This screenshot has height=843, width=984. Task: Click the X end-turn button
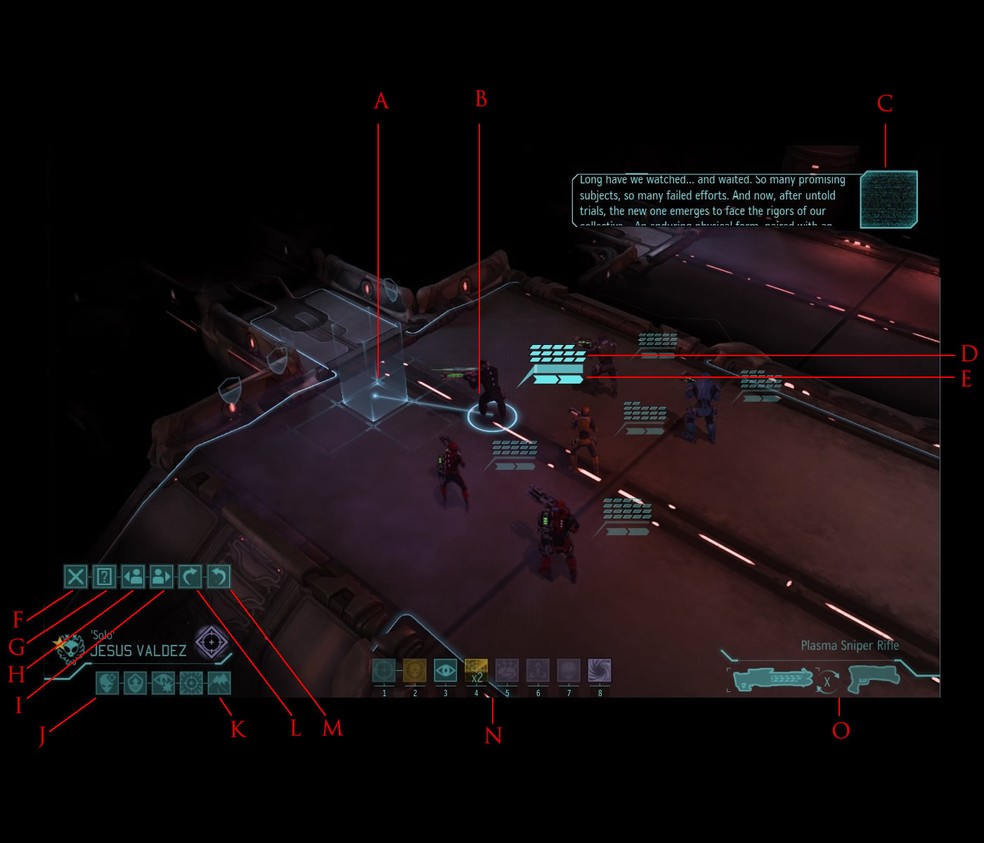76,576
